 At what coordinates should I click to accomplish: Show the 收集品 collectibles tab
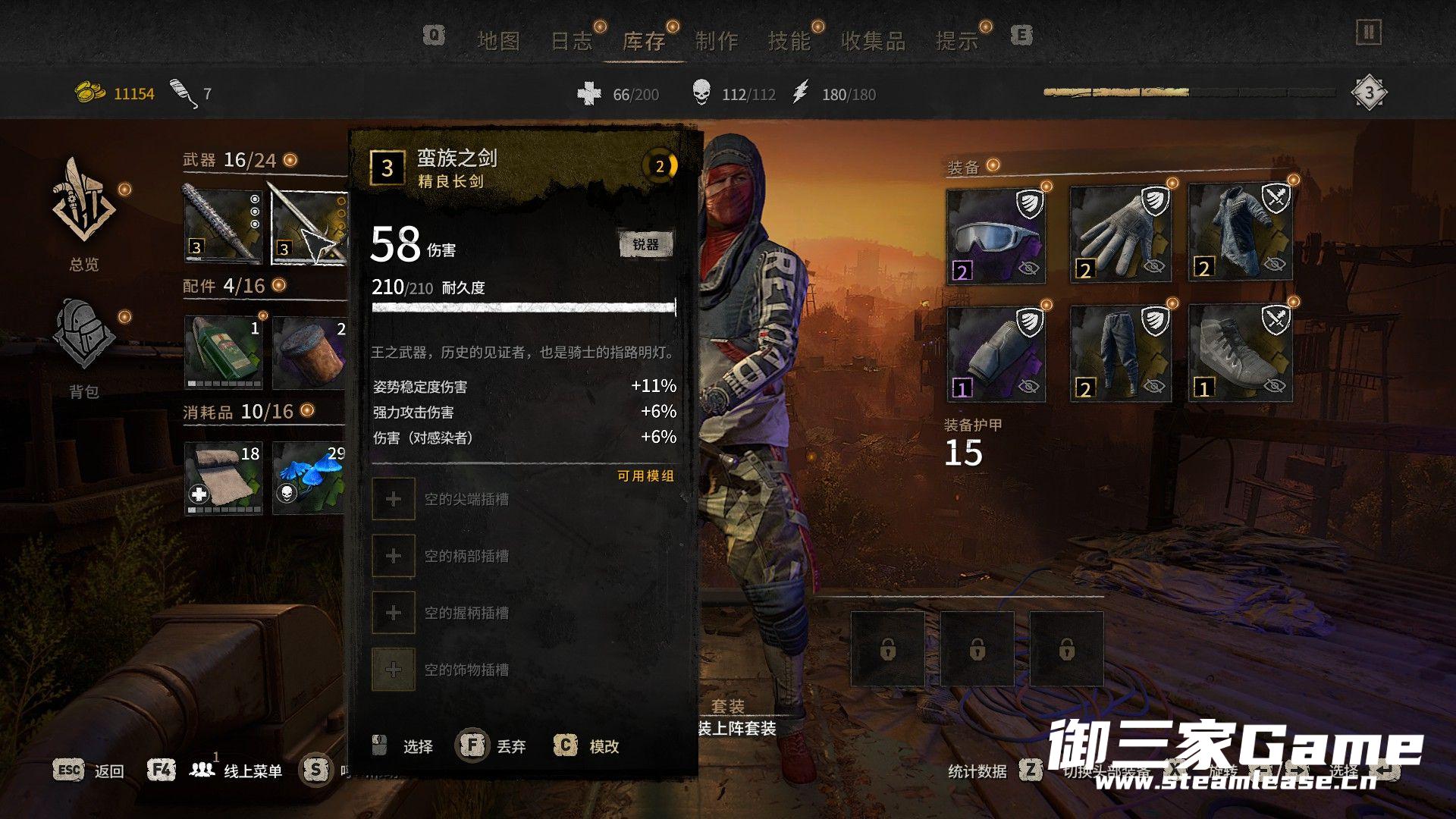873,41
